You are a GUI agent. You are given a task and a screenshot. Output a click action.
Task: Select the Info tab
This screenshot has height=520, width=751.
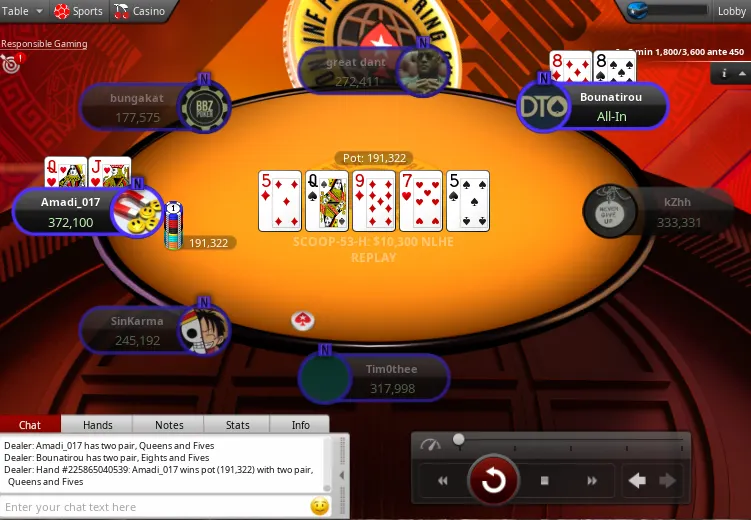pyautogui.click(x=300, y=425)
